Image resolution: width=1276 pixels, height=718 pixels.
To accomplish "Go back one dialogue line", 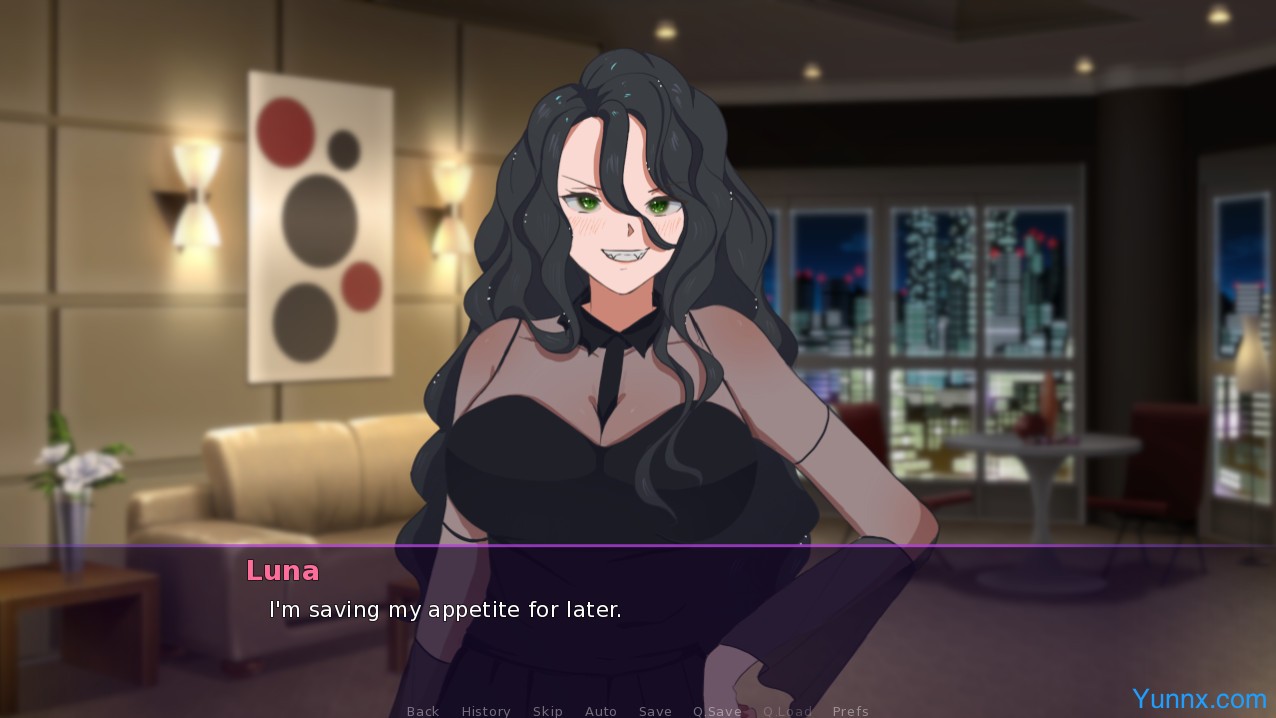I will coord(422,711).
